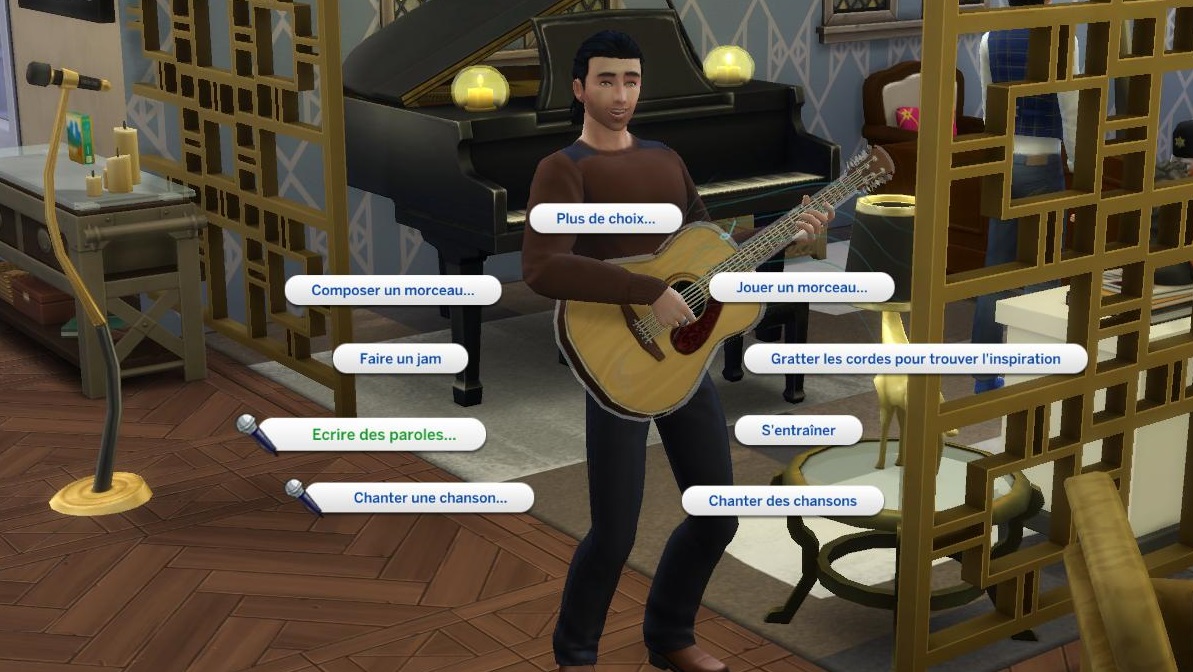Pick "Jouer un morceau..." from the pie menu
This screenshot has width=1193, height=672.
(801, 288)
